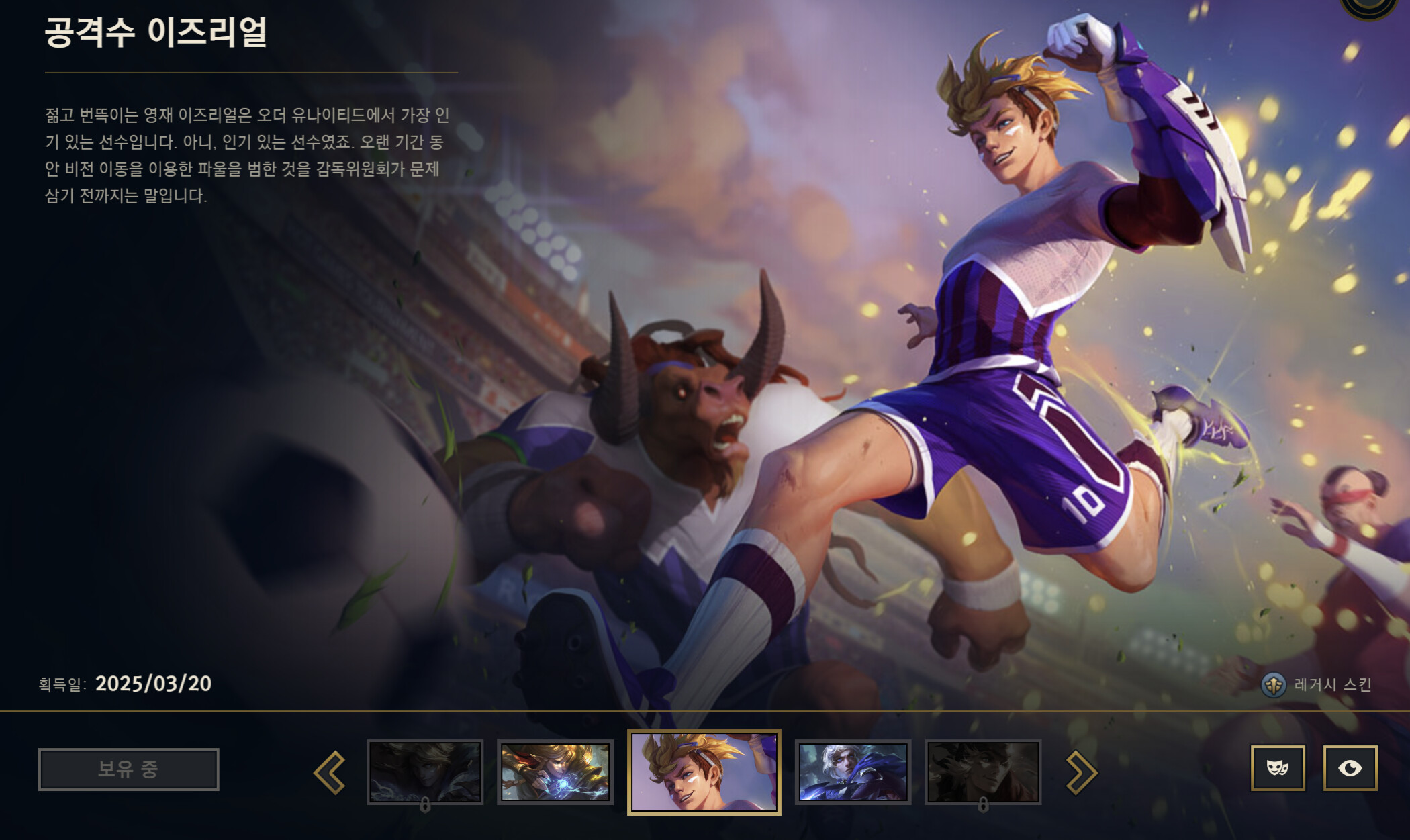
Task: Click the 획득일 label at bottom left
Action: tap(65, 684)
